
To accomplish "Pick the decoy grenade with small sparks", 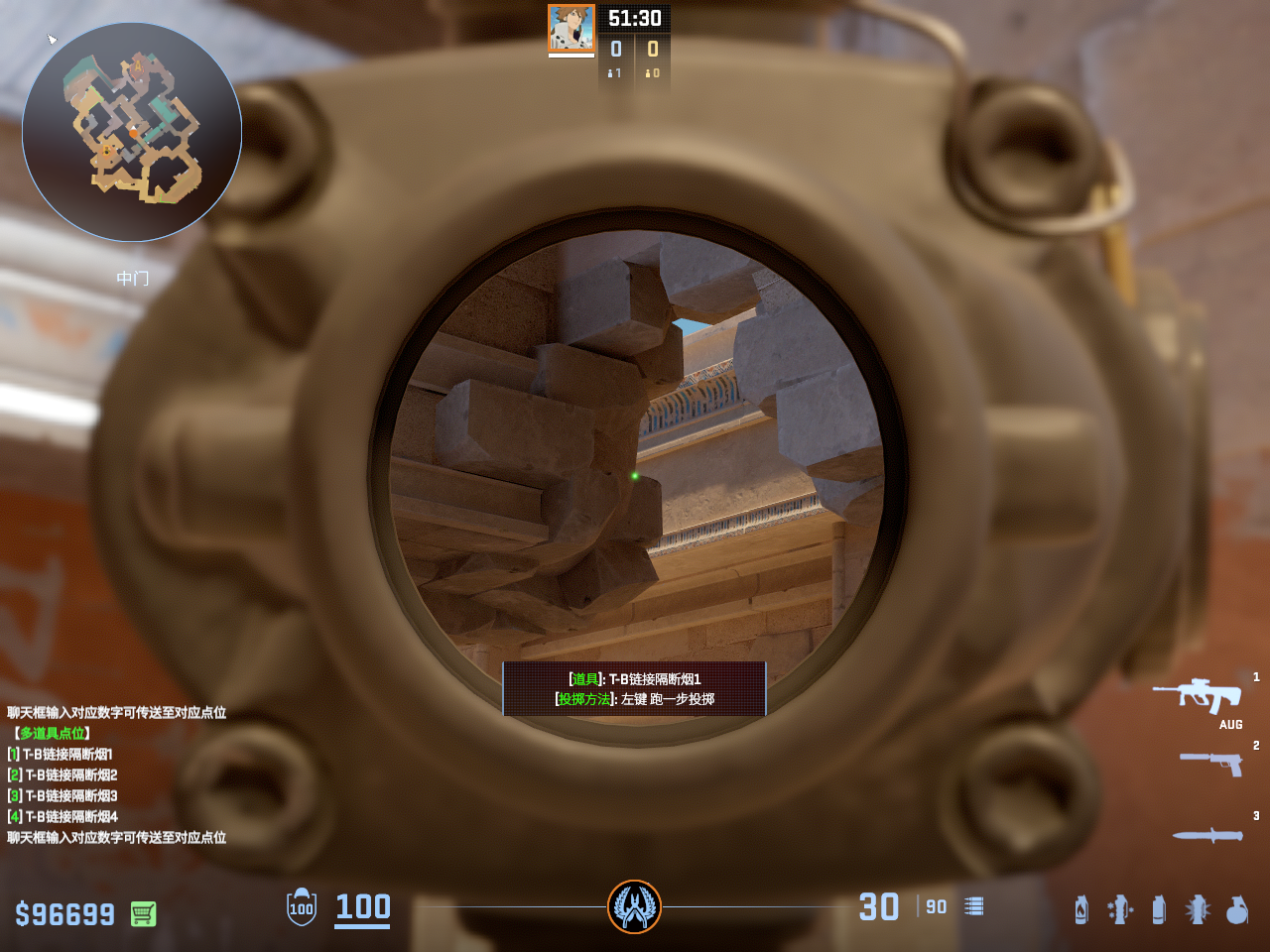I will pyautogui.click(x=1120, y=909).
